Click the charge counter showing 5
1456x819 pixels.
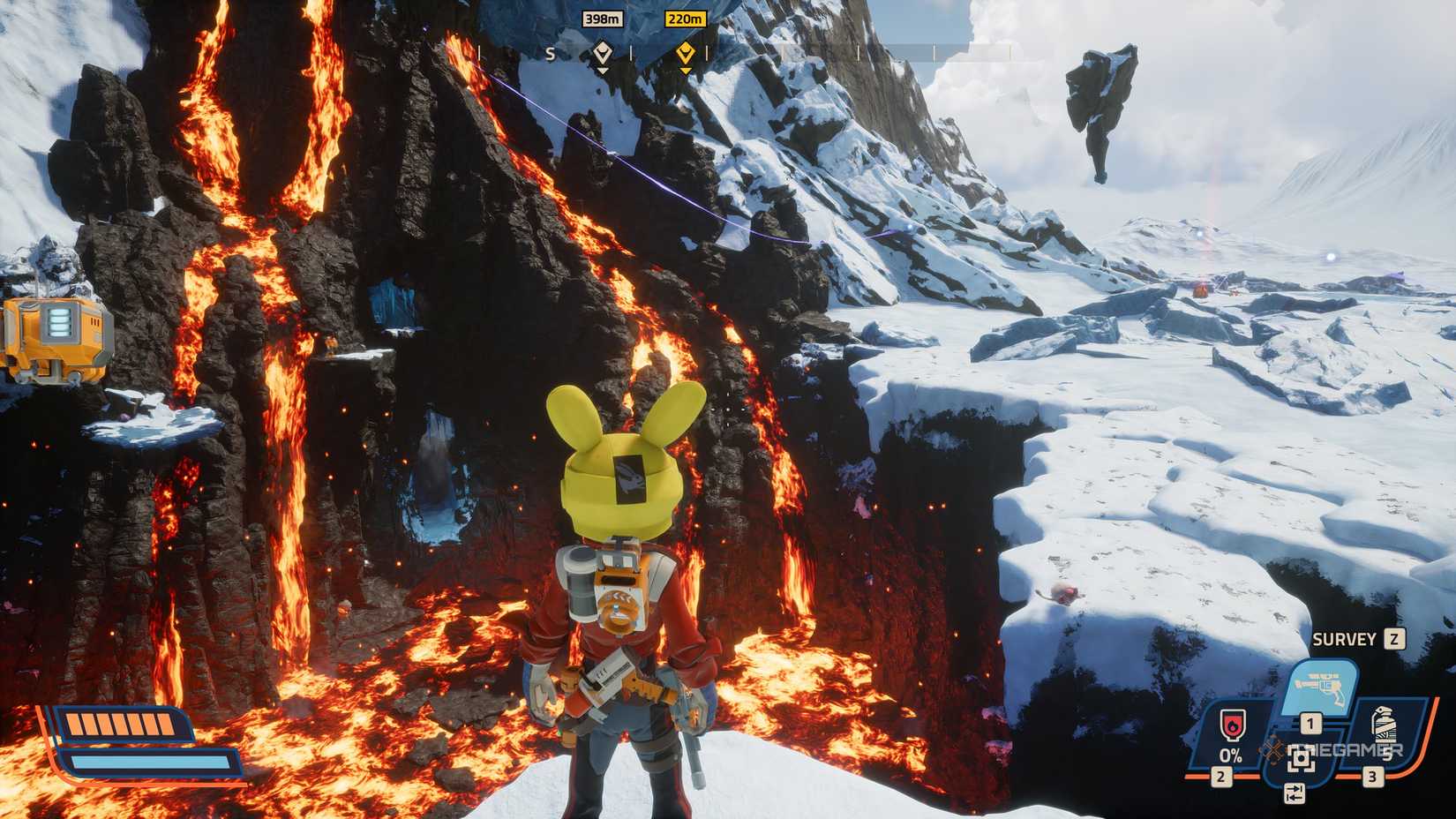pos(1387,754)
